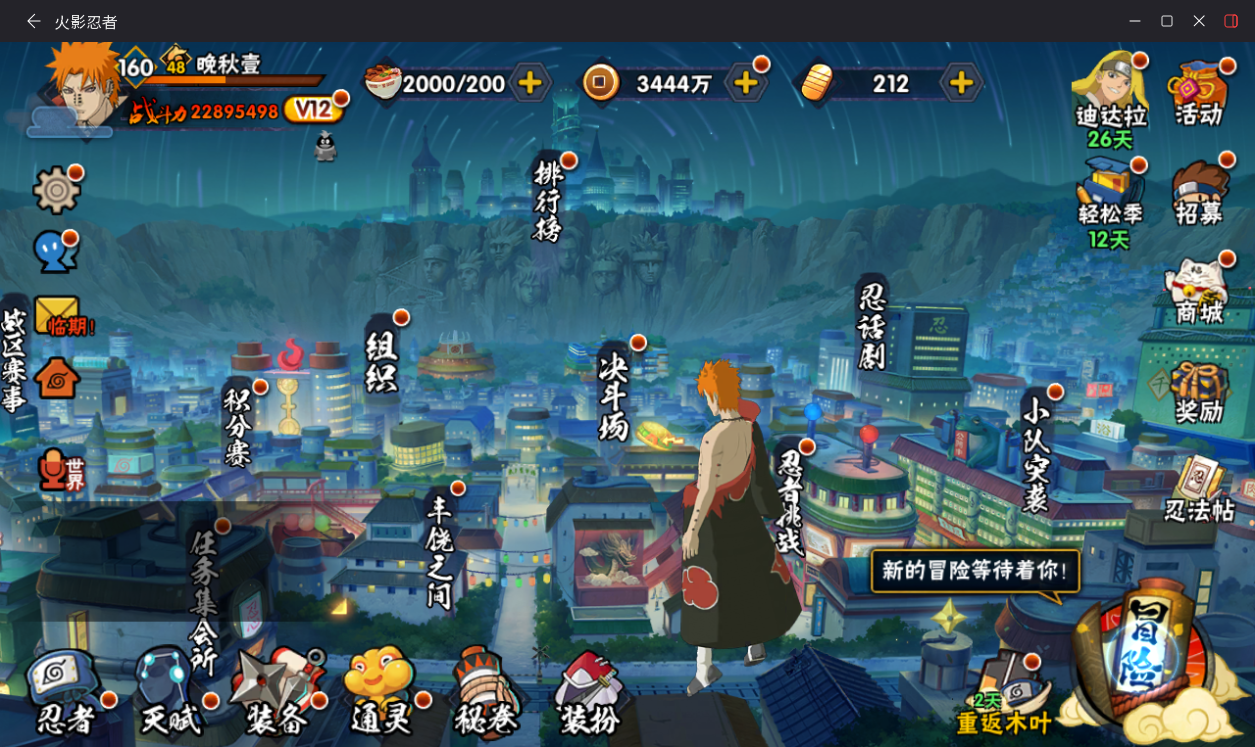Open the 活动 events panel
The width and height of the screenshot is (1255, 747).
pyautogui.click(x=1199, y=94)
